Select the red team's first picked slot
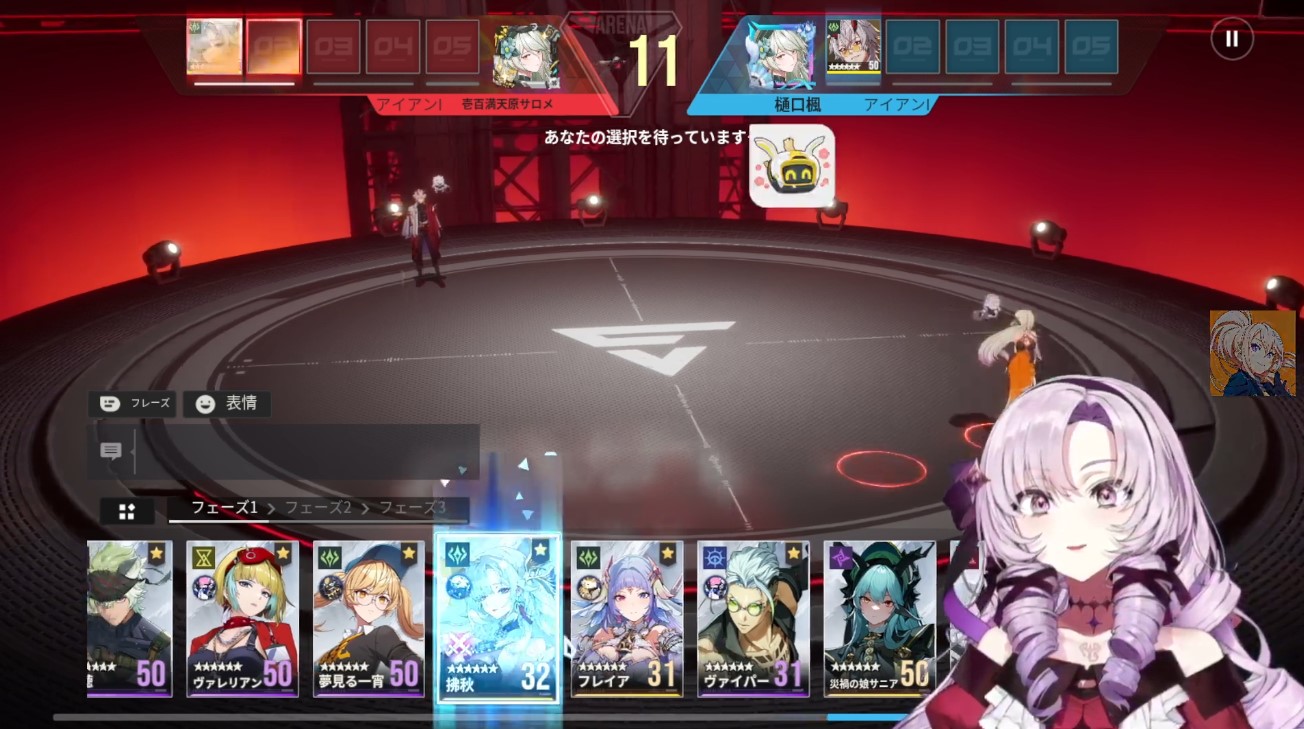 tap(214, 47)
